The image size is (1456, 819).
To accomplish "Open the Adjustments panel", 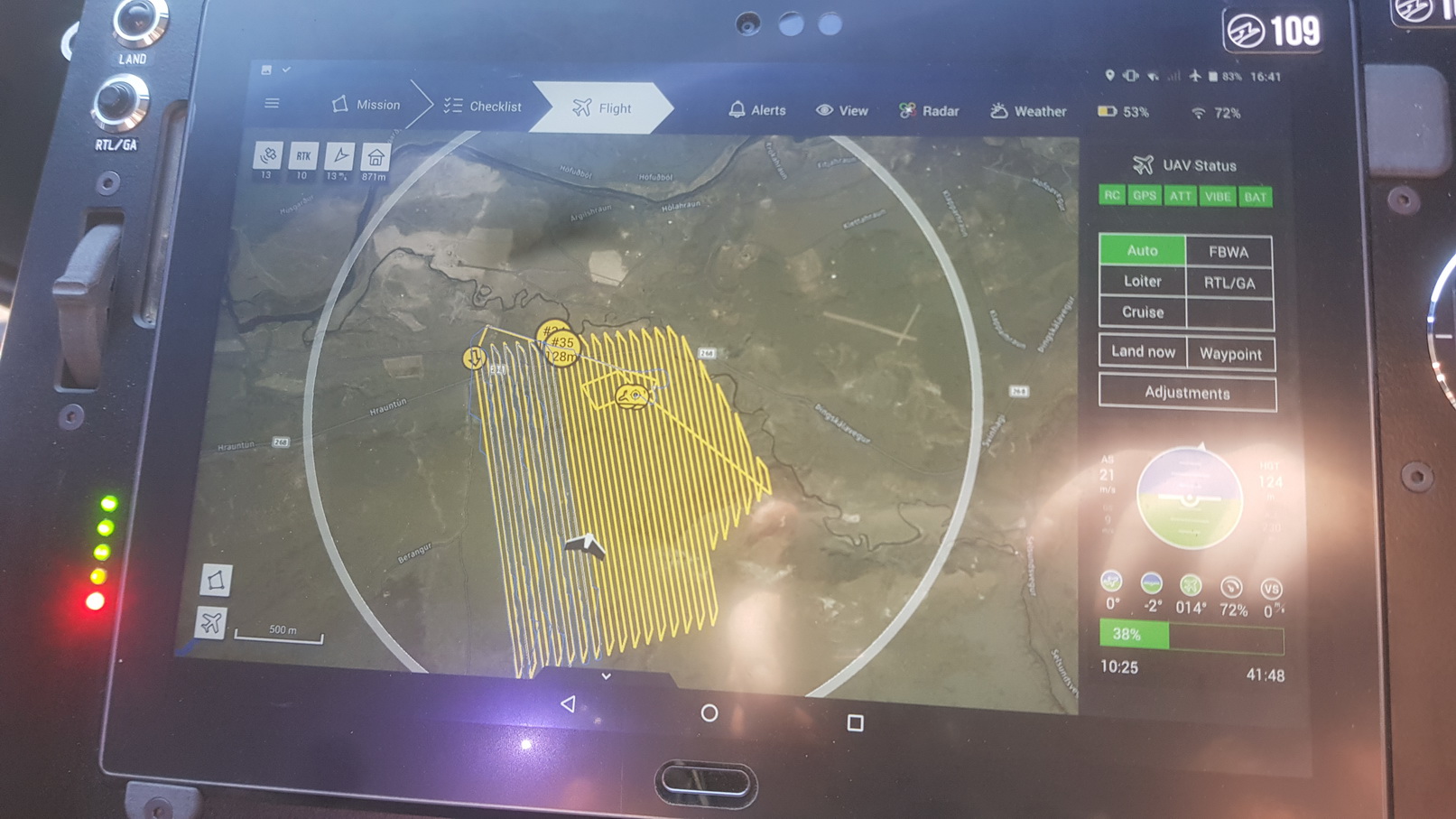I will pyautogui.click(x=1187, y=393).
